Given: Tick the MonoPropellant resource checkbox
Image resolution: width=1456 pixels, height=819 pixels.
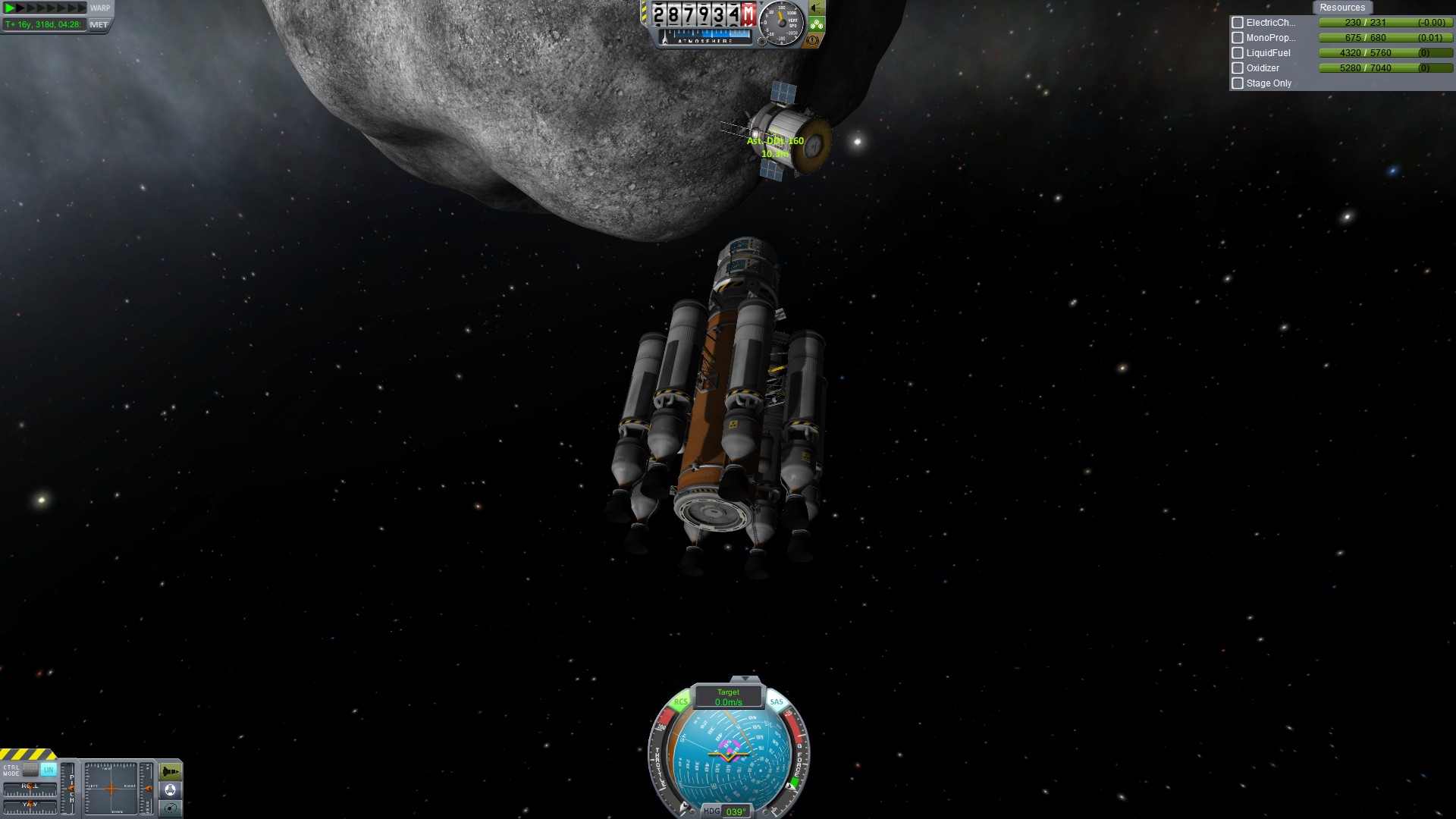Looking at the screenshot, I should (x=1238, y=38).
